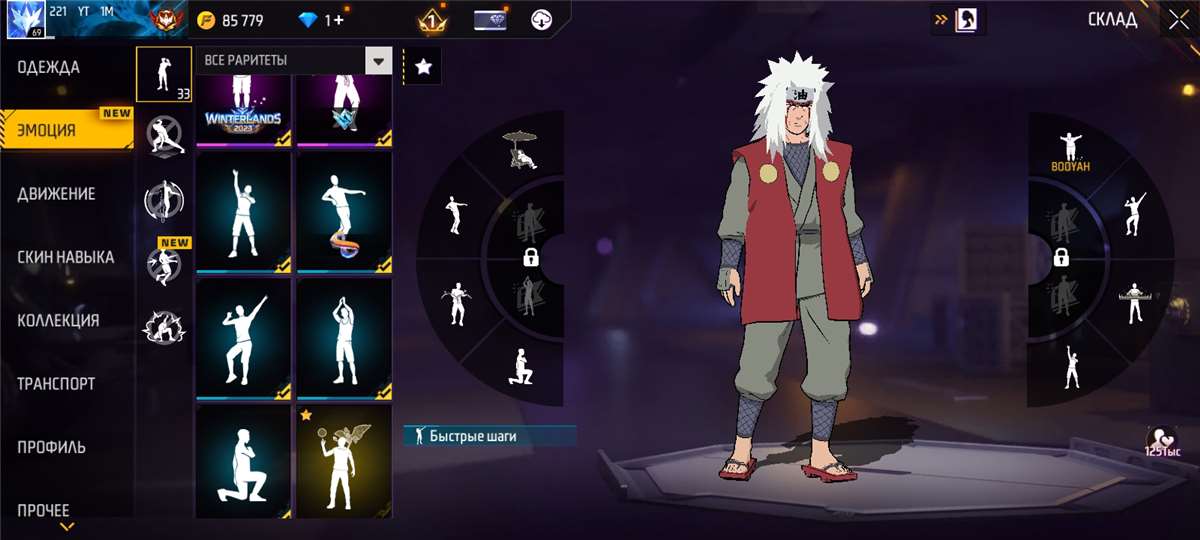The height and width of the screenshot is (540, 1200).
Task: Open the Одежда category
Action: [x=48, y=68]
